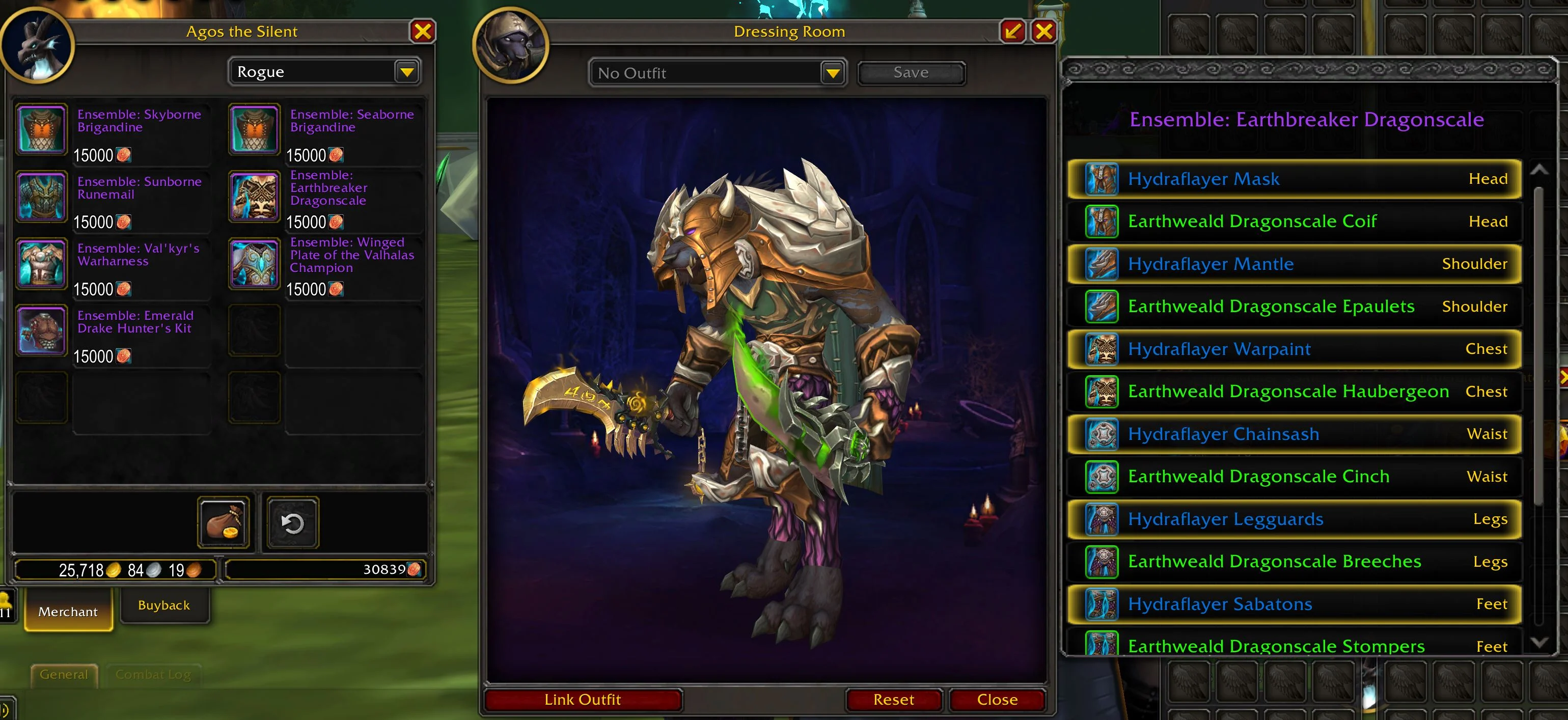The image size is (1568, 720).
Task: Click Ensemble: Val'kyr's Warharness icon
Action: pyautogui.click(x=41, y=264)
